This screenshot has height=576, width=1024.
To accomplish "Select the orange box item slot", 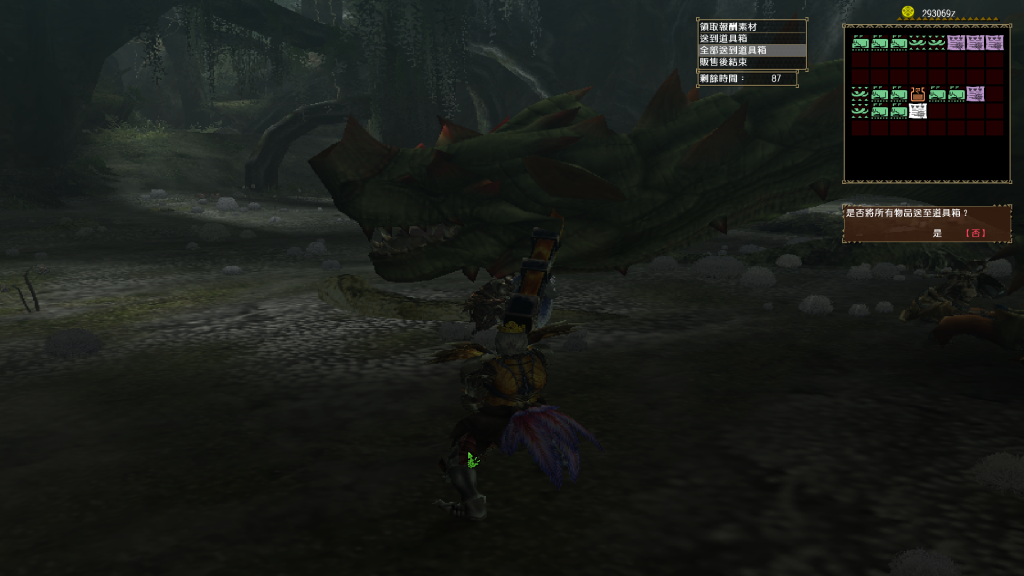I will tap(917, 95).
